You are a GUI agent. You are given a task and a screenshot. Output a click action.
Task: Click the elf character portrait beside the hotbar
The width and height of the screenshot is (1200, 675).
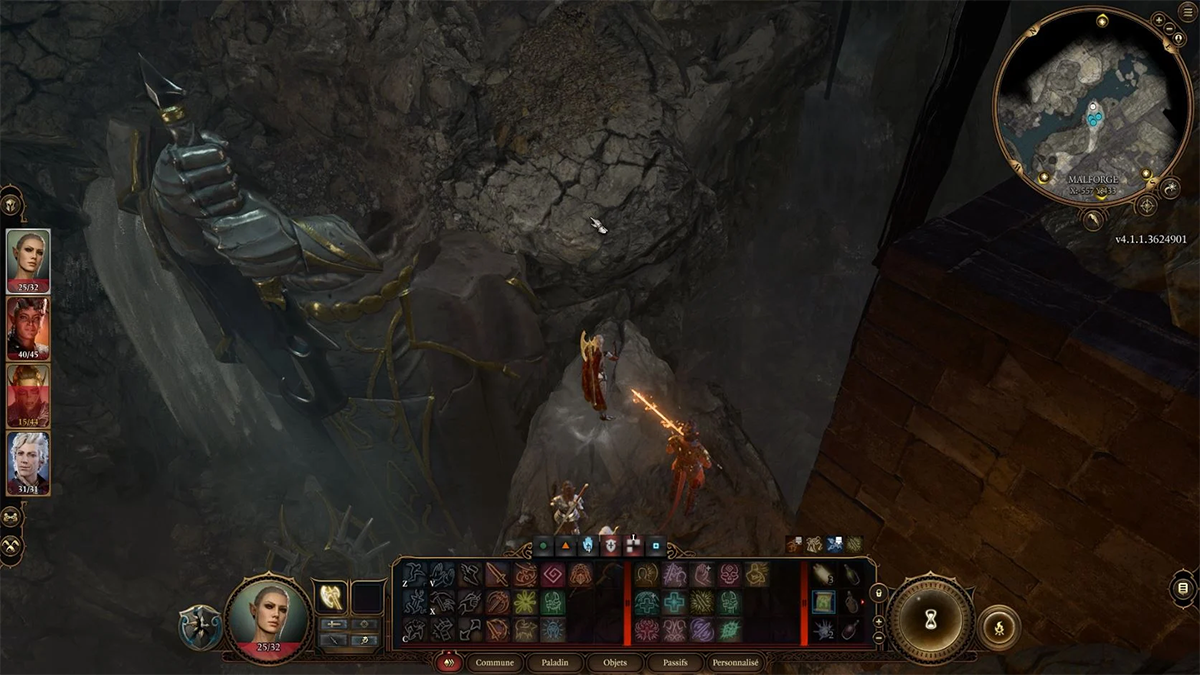(266, 615)
